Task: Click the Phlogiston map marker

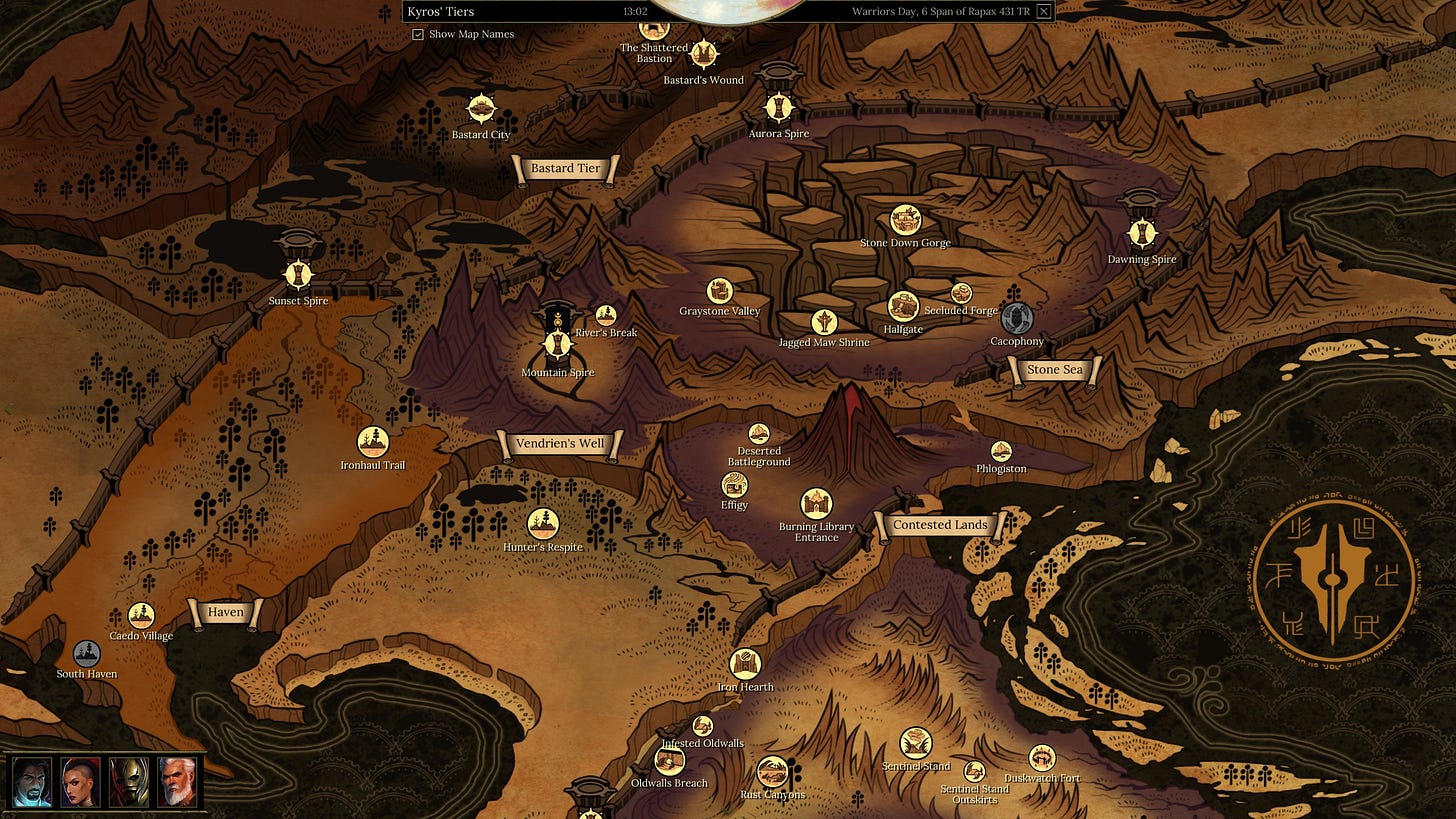Action: 1001,451
